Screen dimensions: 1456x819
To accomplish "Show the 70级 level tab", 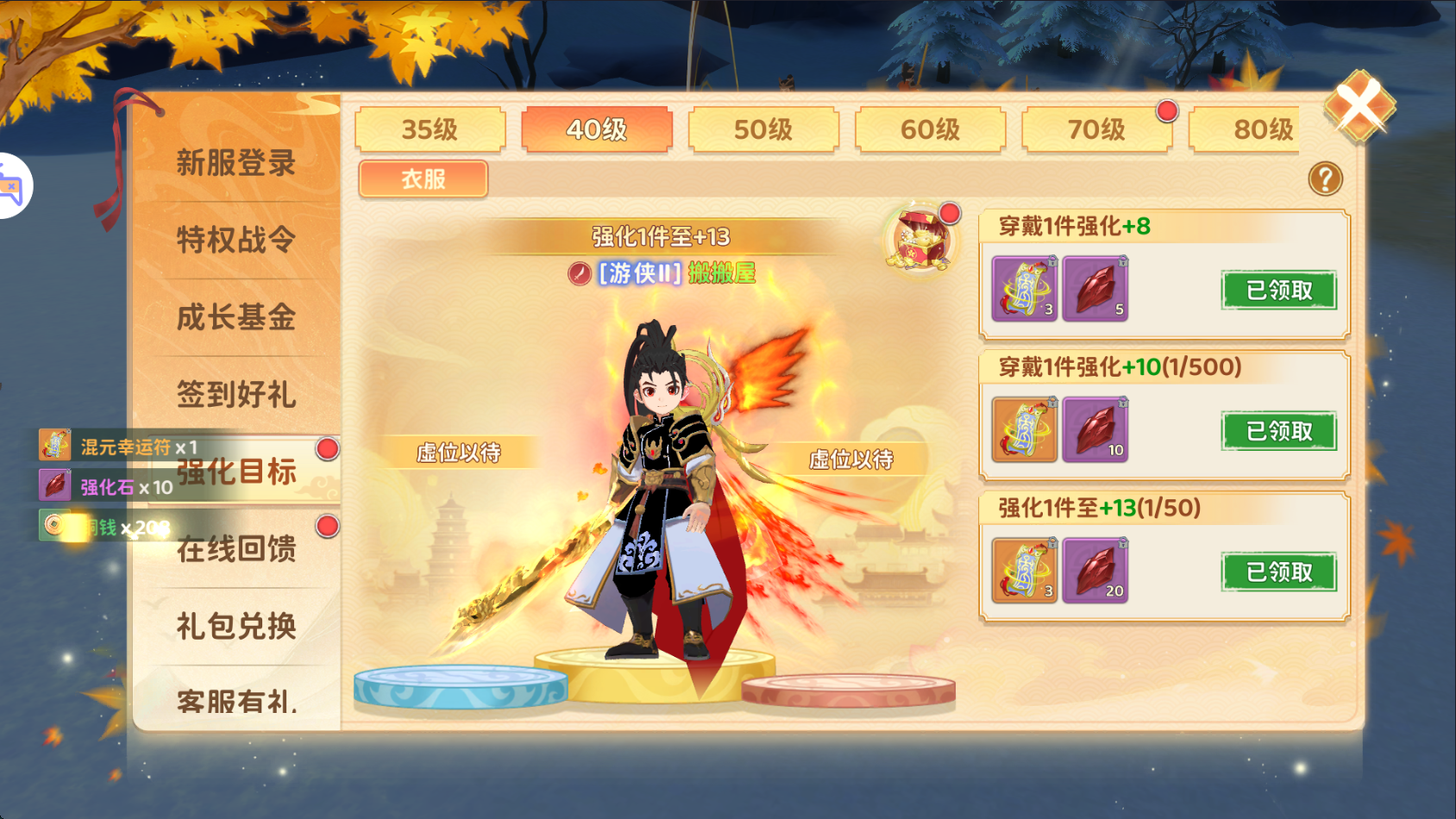I will pyautogui.click(x=1096, y=130).
